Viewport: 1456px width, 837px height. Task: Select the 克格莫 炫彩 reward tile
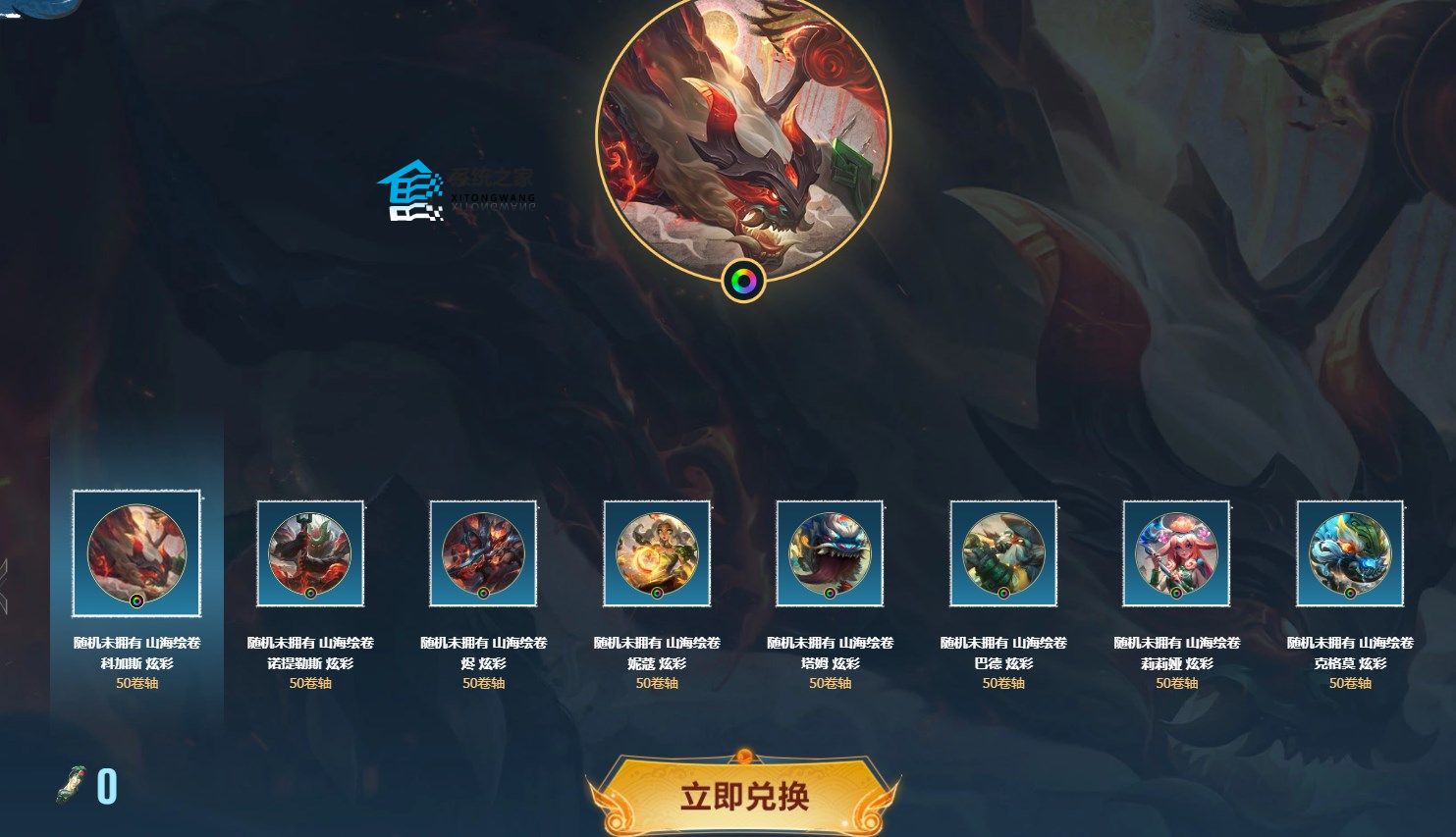point(1350,553)
